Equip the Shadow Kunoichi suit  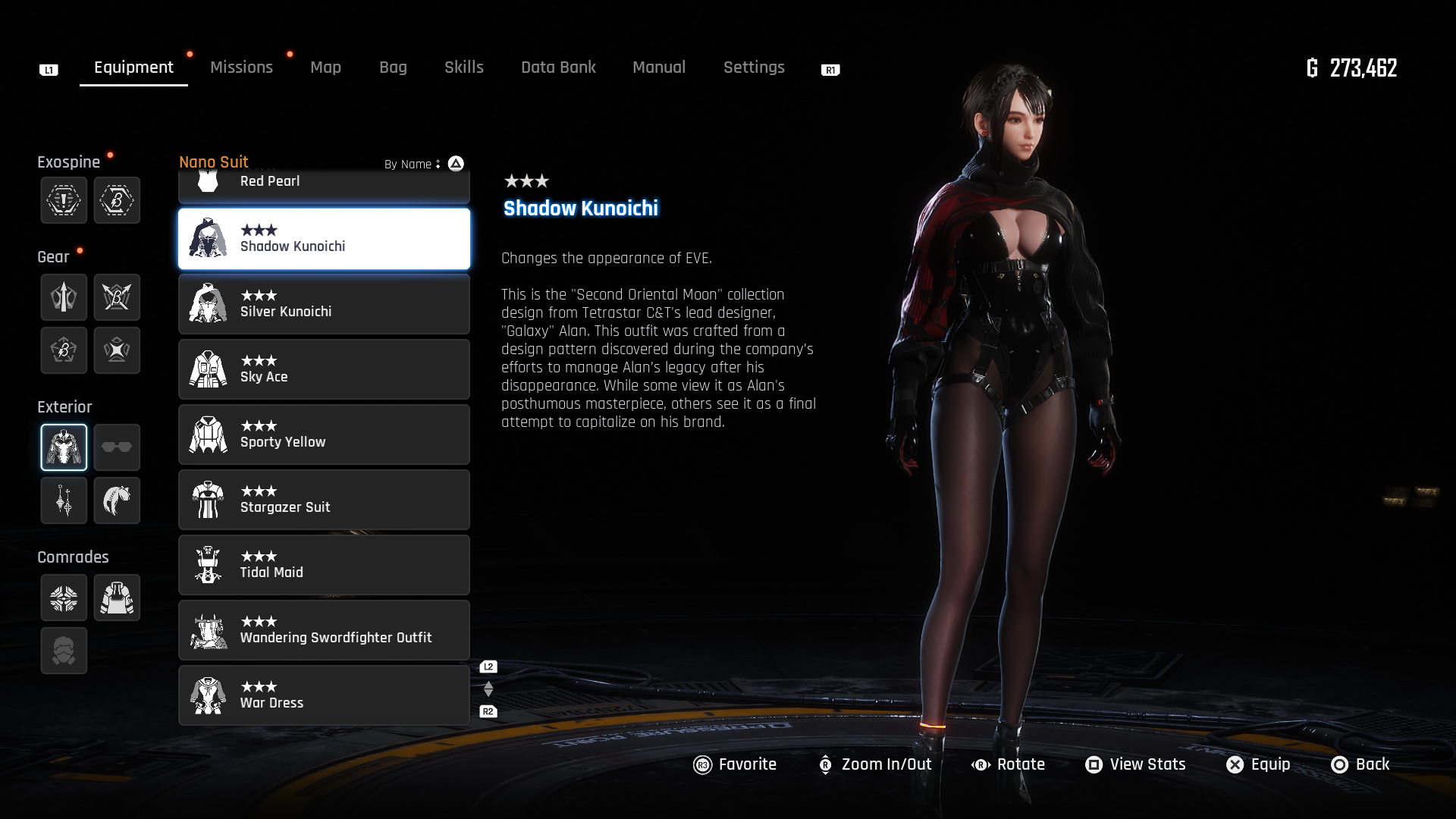pos(1257,764)
